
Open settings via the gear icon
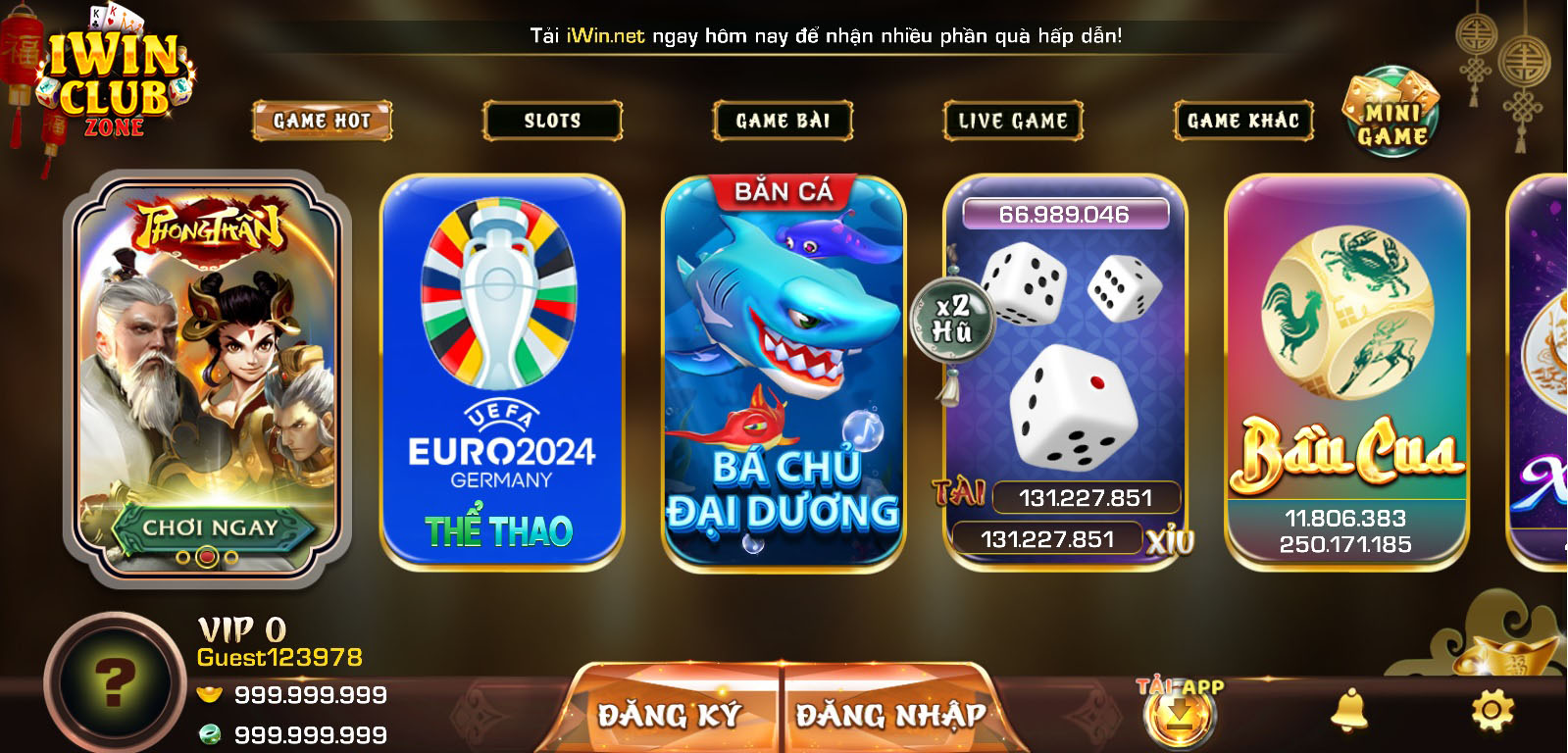click(1492, 710)
